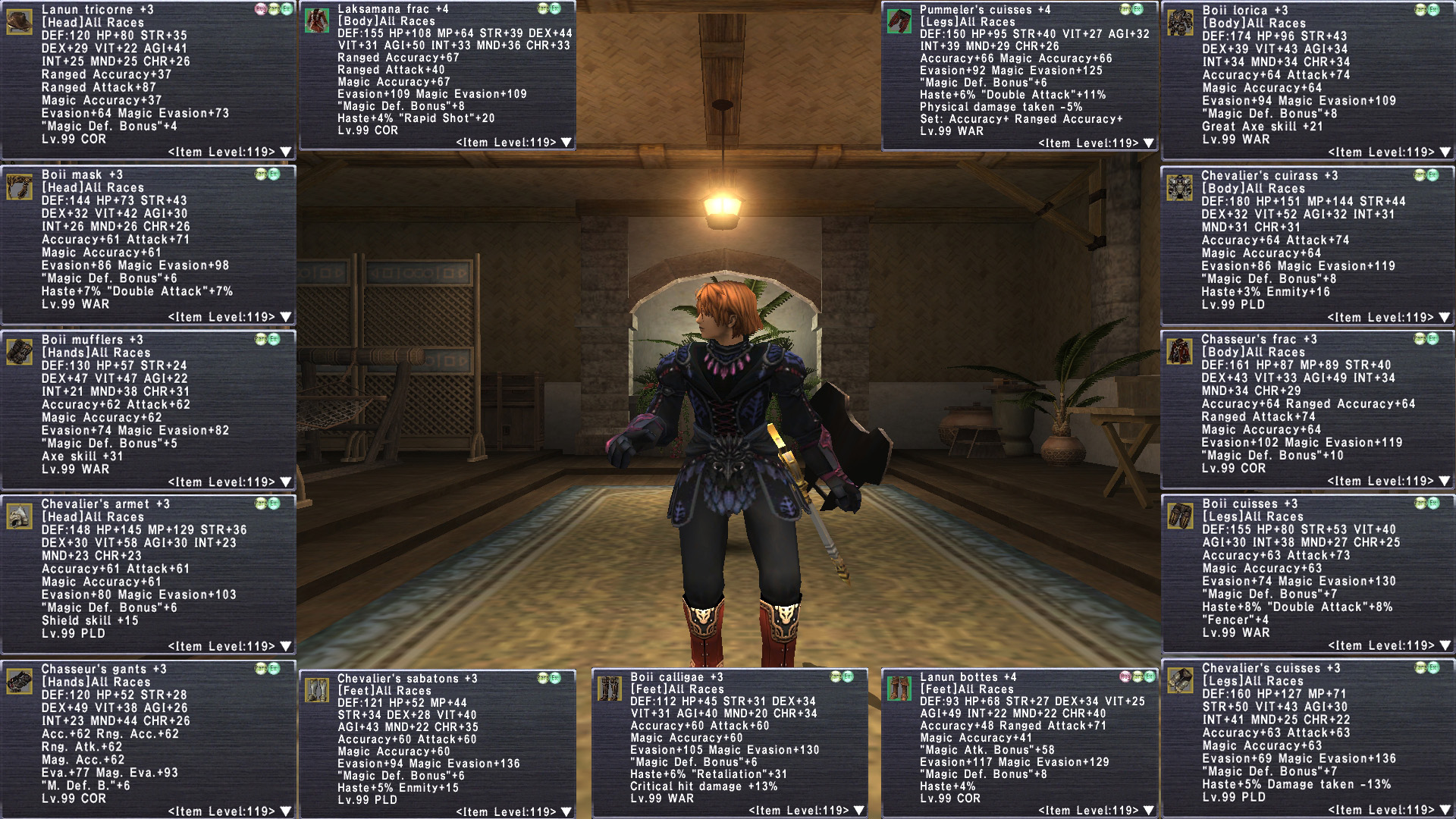Click the Chasseur's gants +3 icon
This screenshot has width=1456, height=819.
19,681
